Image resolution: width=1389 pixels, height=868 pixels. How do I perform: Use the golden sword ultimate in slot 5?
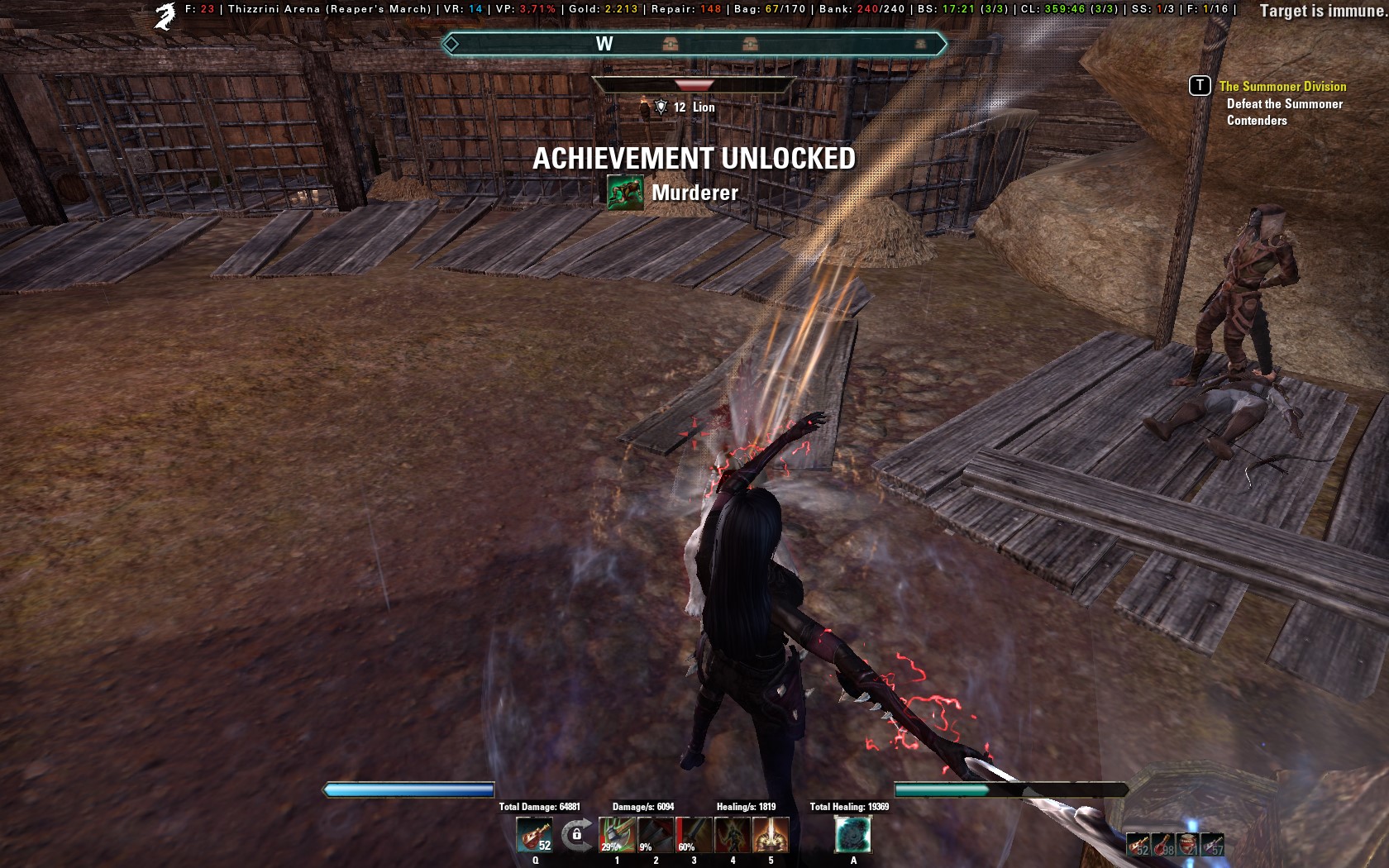point(770,837)
